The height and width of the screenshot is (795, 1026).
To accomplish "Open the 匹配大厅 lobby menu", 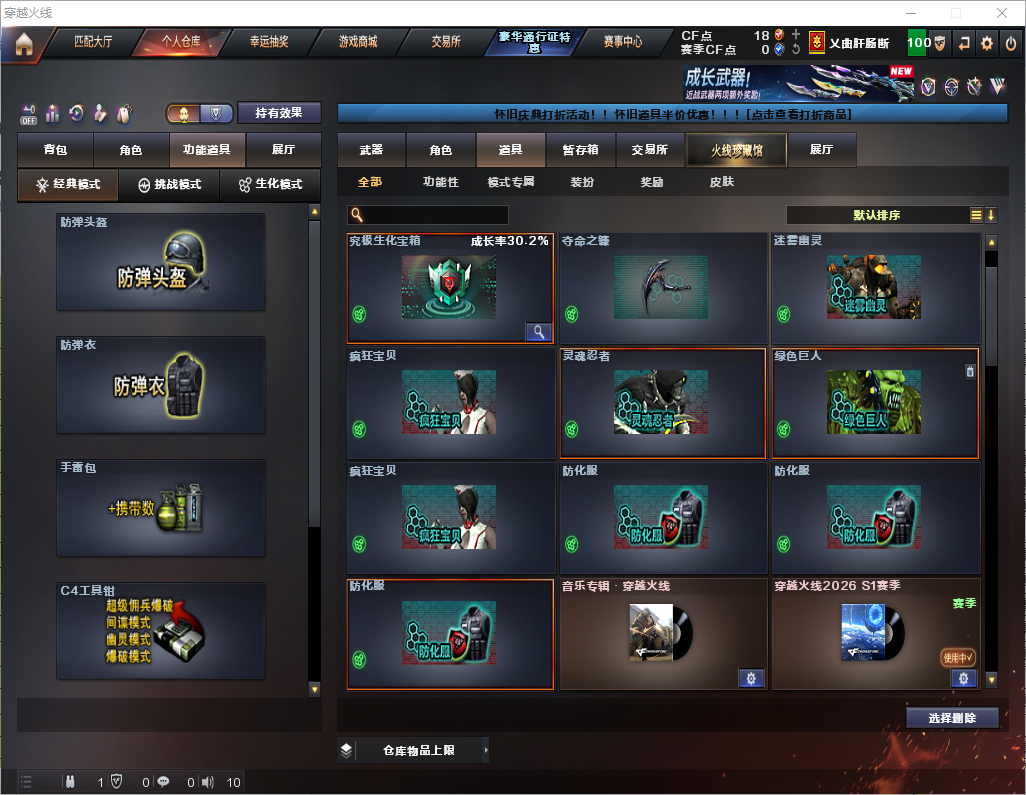I will pos(93,42).
